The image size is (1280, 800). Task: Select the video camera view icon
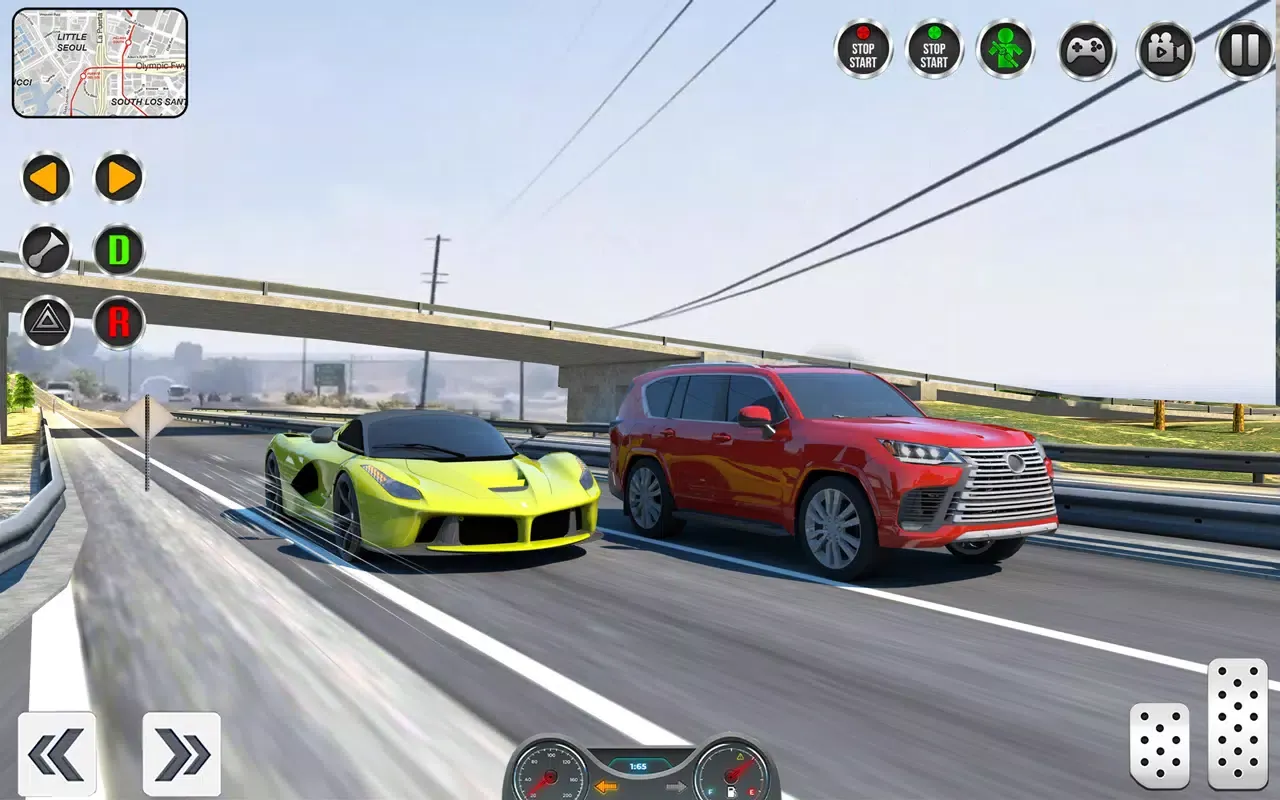pos(1163,50)
